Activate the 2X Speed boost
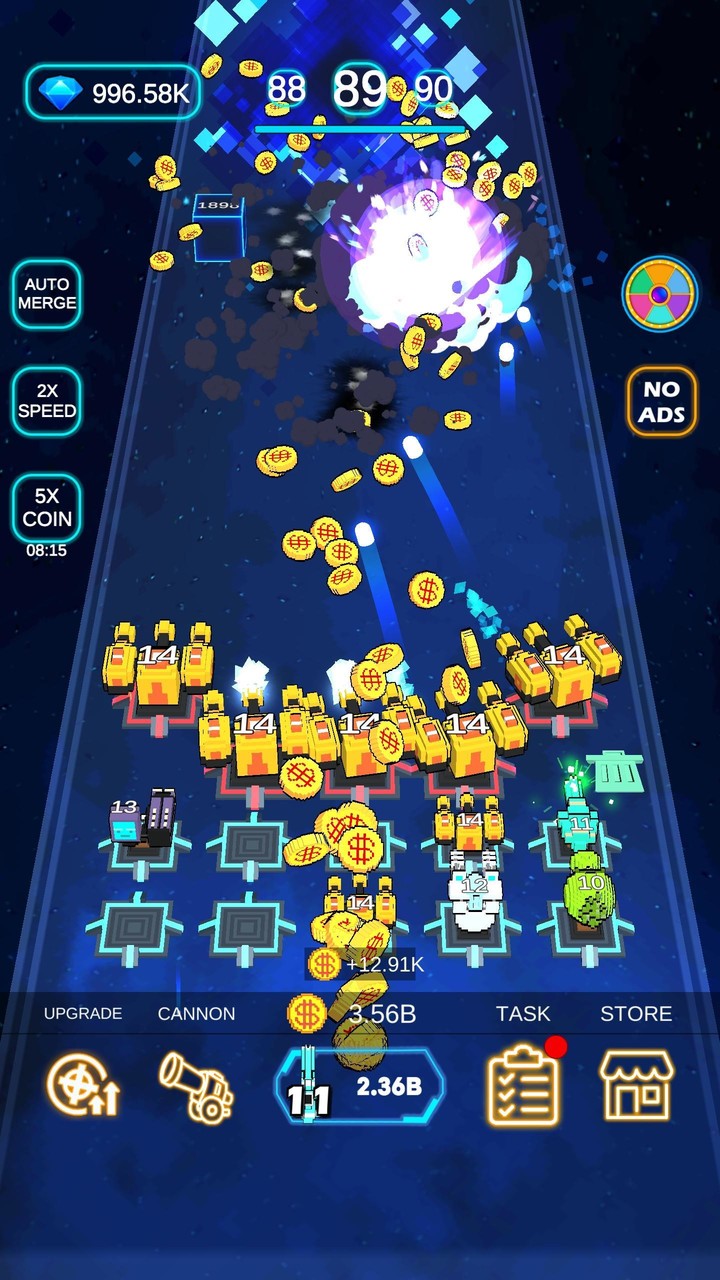720x1280 pixels. pyautogui.click(x=46, y=401)
